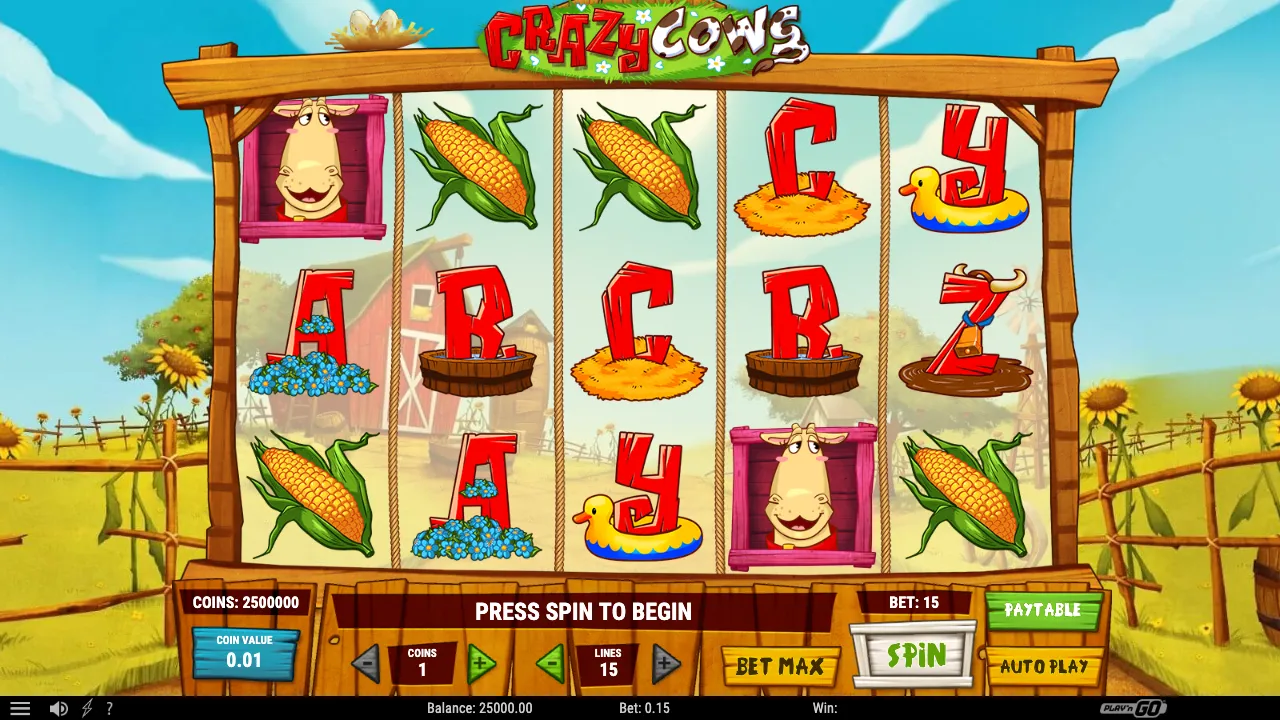Open the hamburger menu

click(20, 708)
